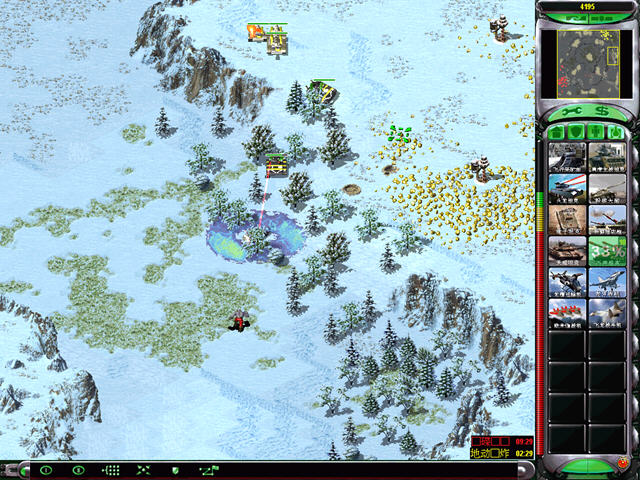Switch to the shield defenses build tab

tap(579, 132)
